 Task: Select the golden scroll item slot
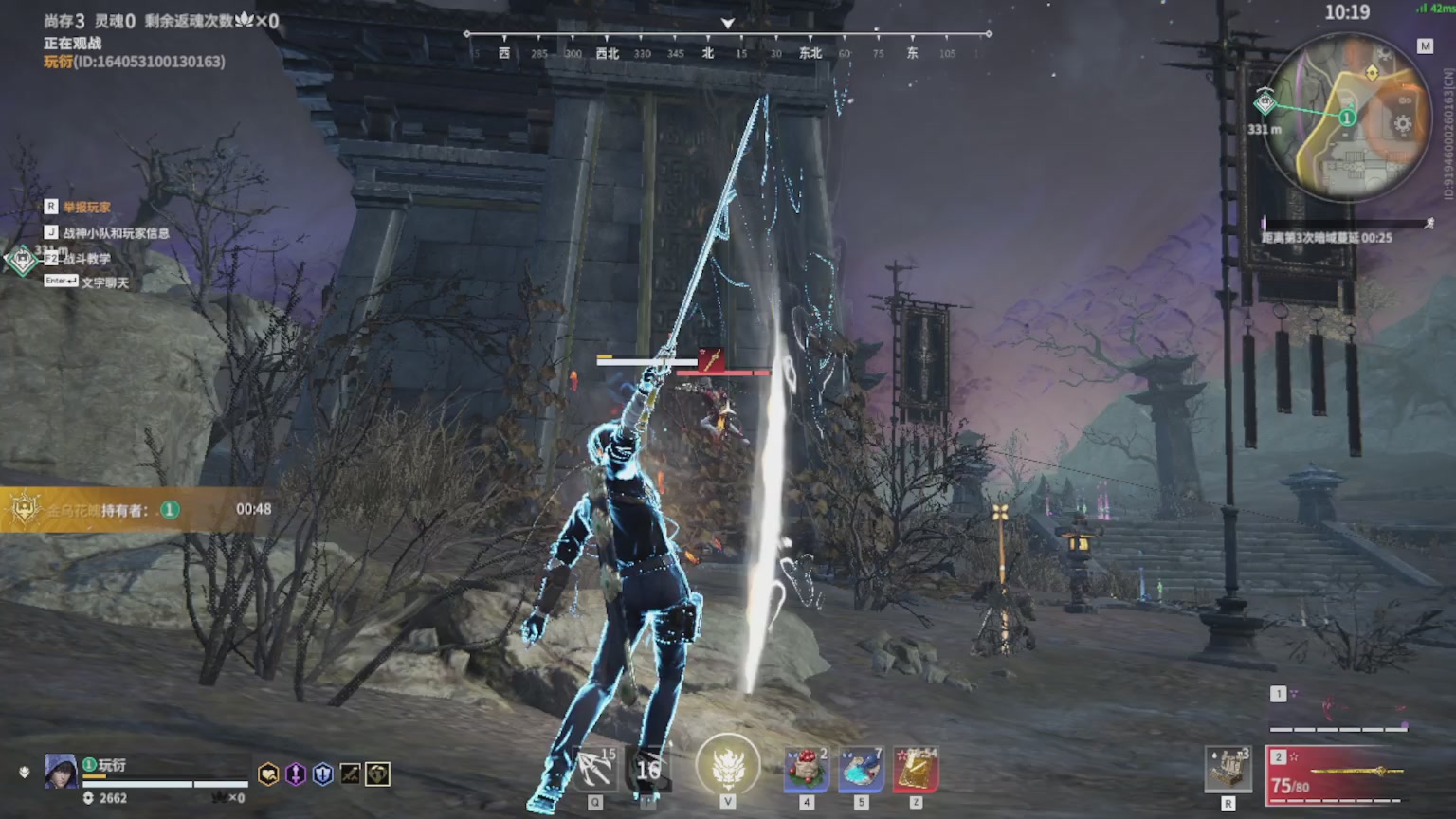916,770
